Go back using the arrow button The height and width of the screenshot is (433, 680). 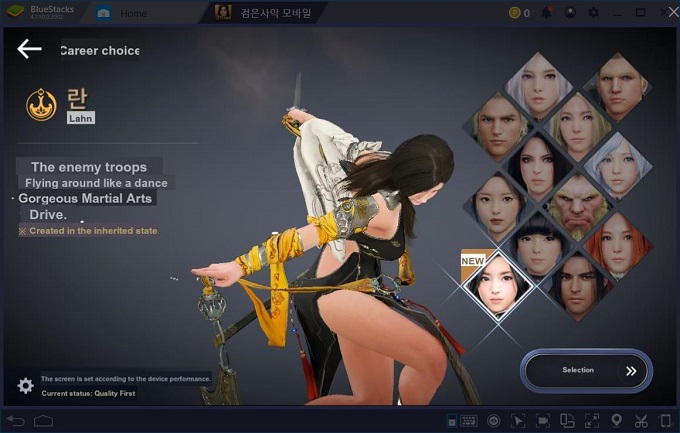tap(29, 49)
